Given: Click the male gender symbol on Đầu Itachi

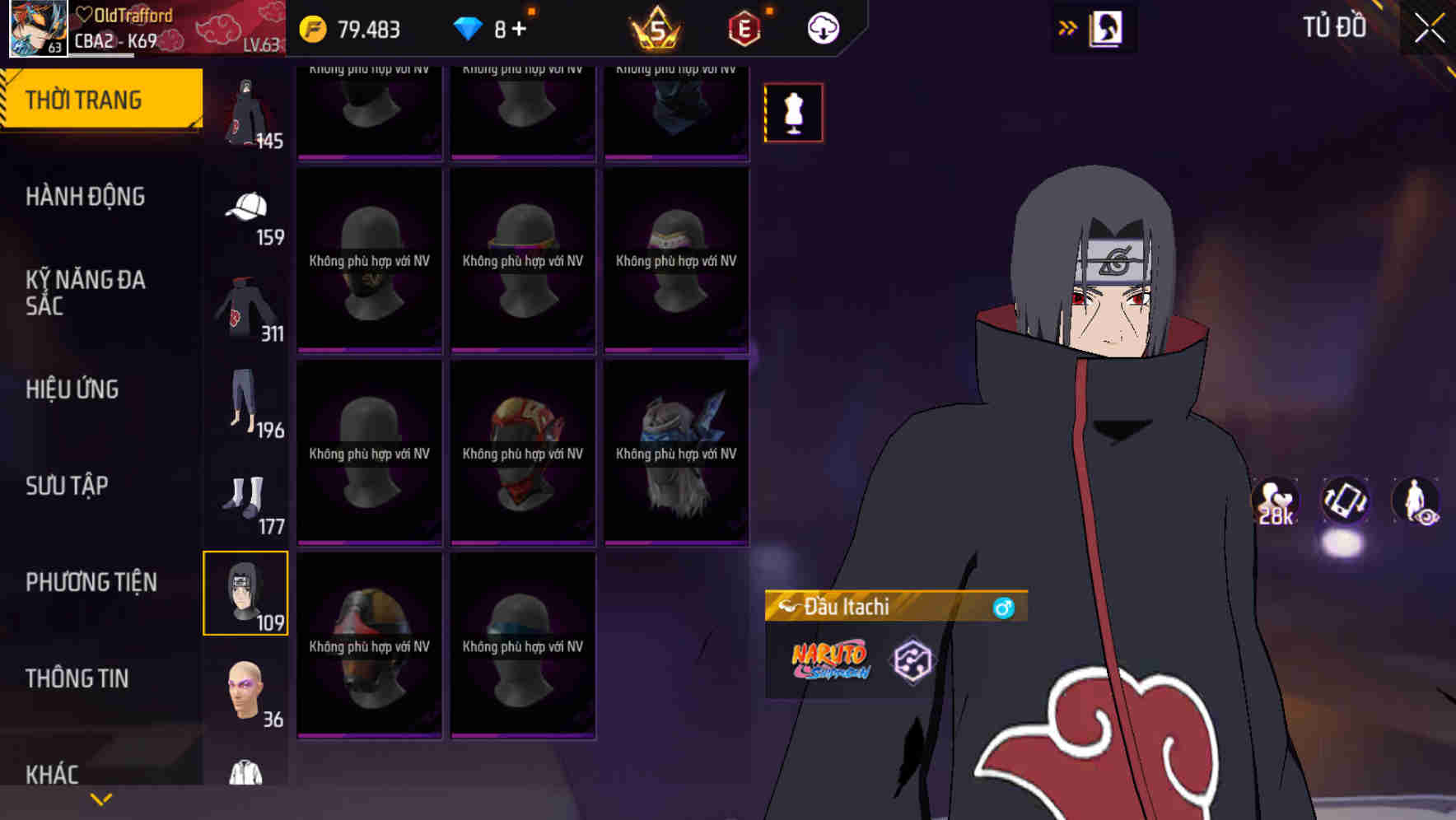Looking at the screenshot, I should coord(1004,606).
